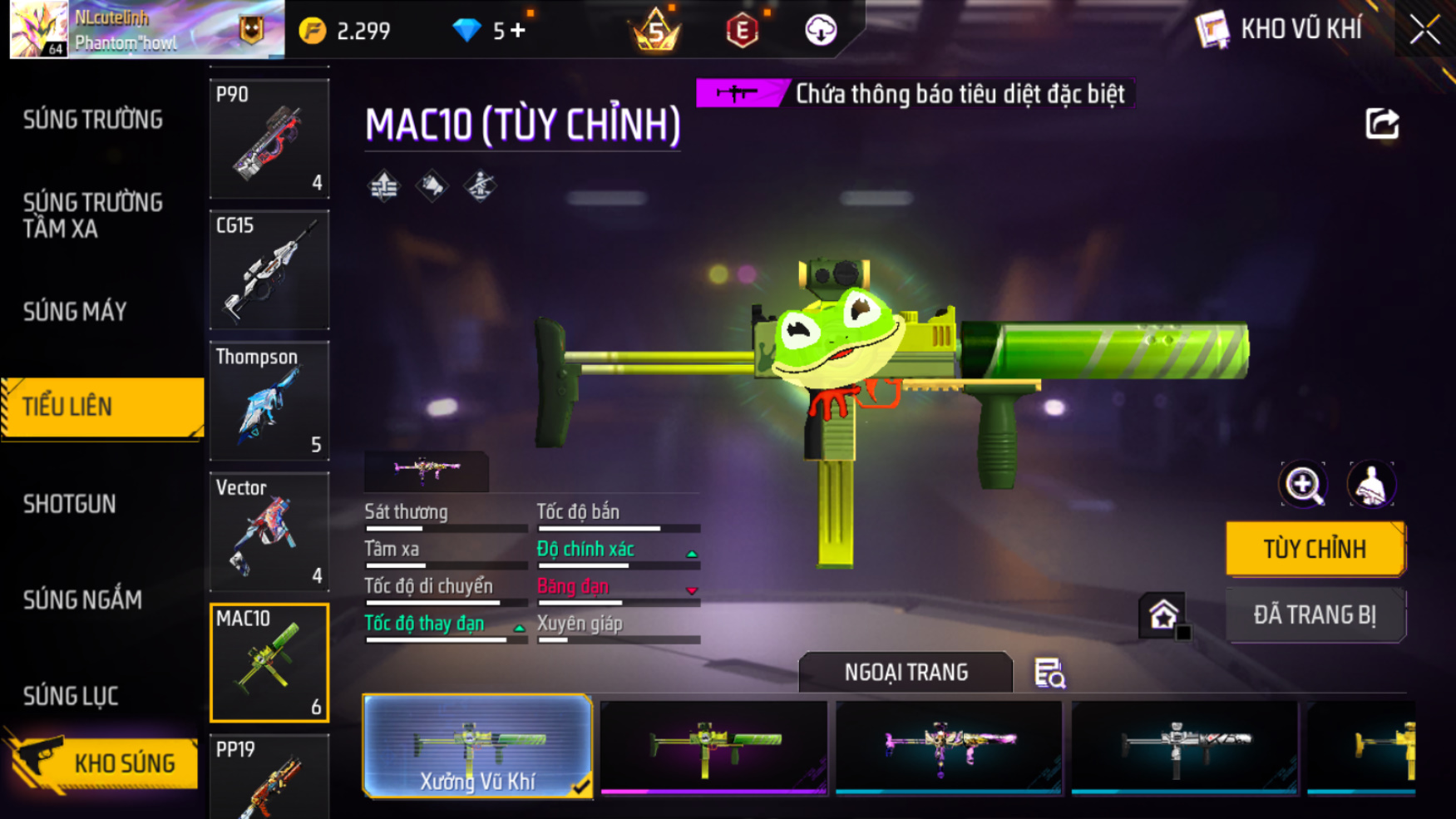Choose the Thompson weapon tile
The width and height of the screenshot is (1456, 819).
pos(269,401)
